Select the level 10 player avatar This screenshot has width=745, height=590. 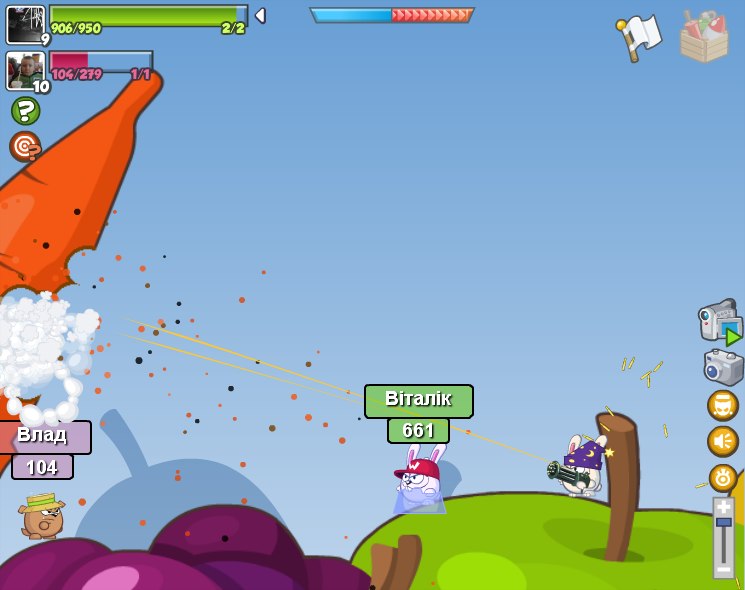[x=25, y=71]
